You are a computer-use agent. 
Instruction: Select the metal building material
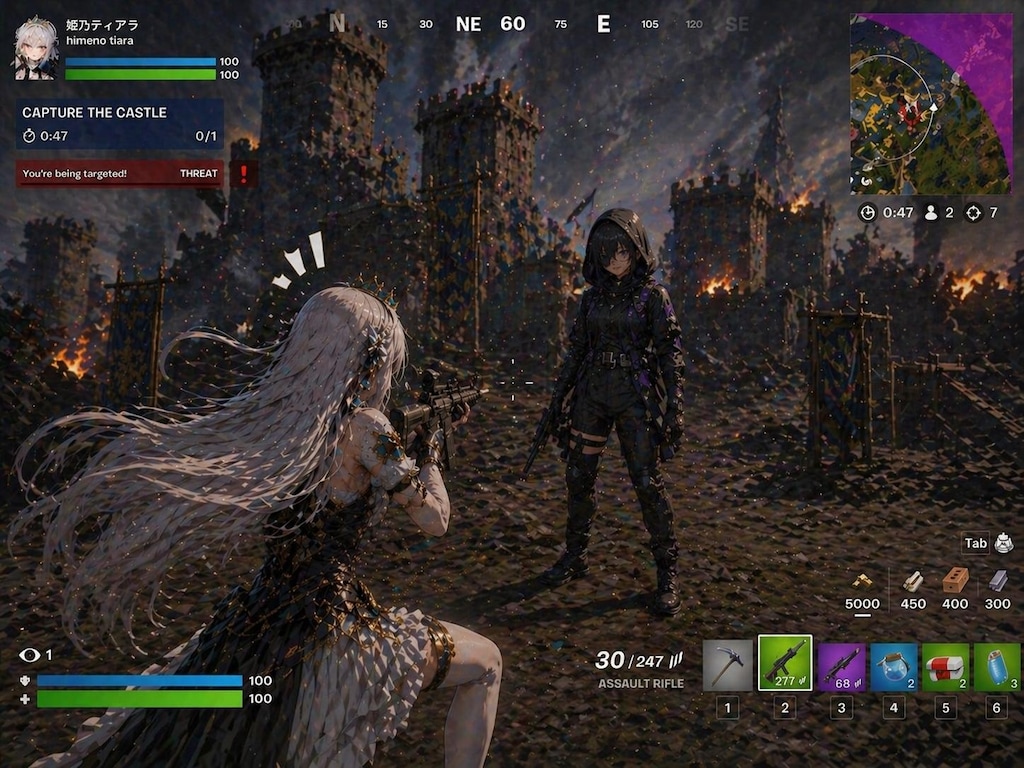tap(998, 581)
